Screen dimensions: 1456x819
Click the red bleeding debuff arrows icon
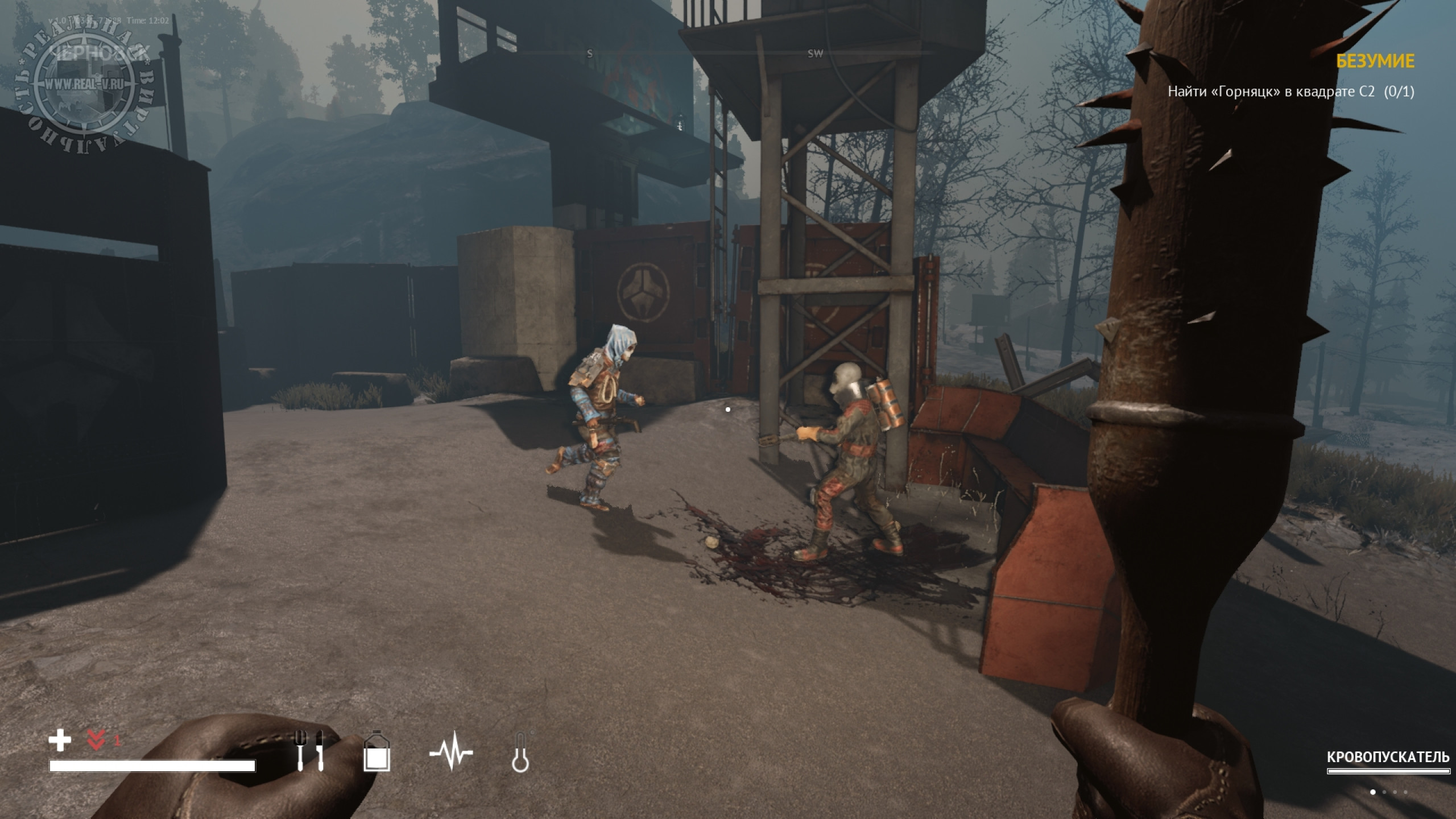(x=96, y=741)
